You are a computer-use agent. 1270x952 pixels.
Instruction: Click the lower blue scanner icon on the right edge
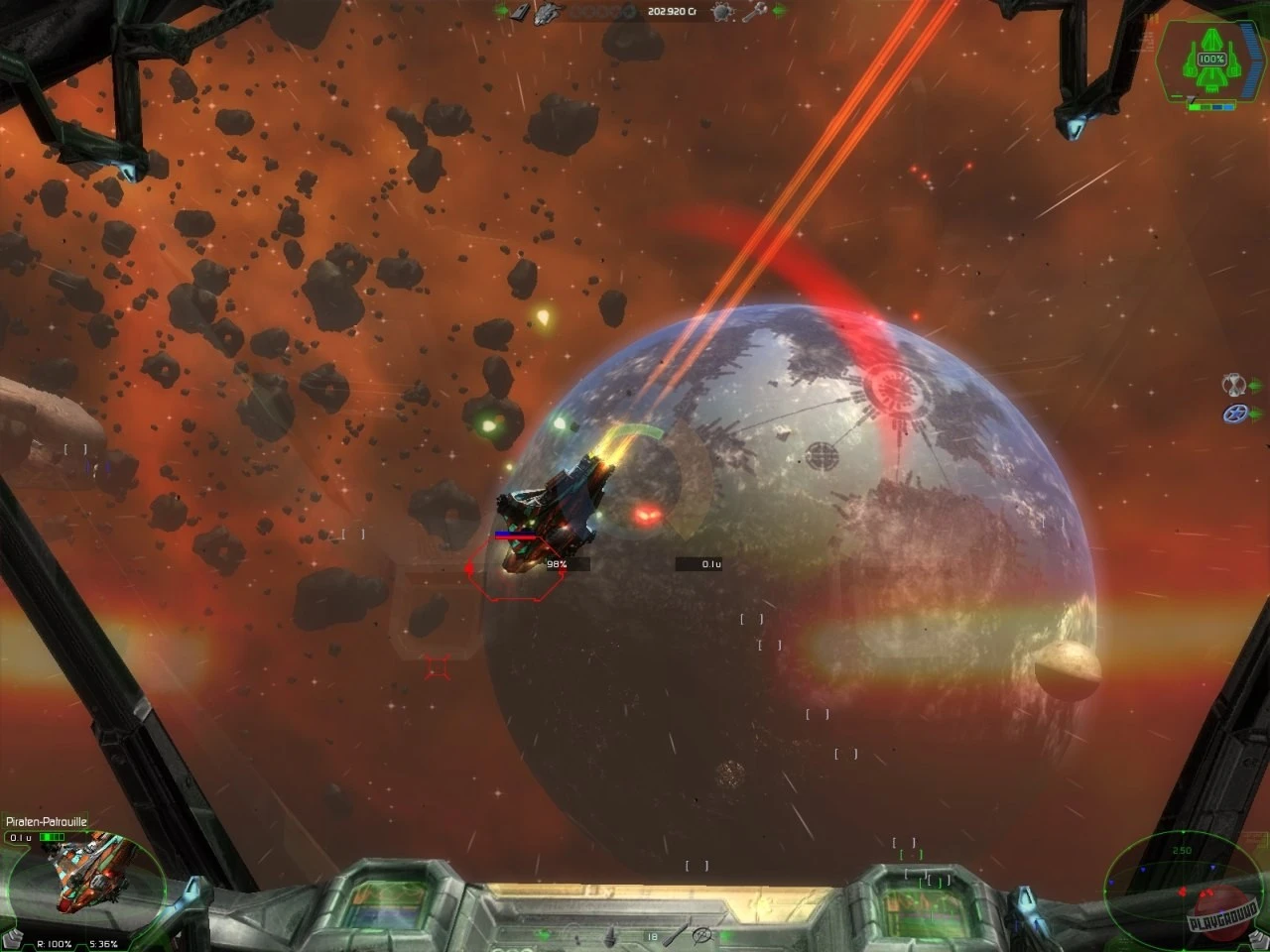pos(1235,412)
